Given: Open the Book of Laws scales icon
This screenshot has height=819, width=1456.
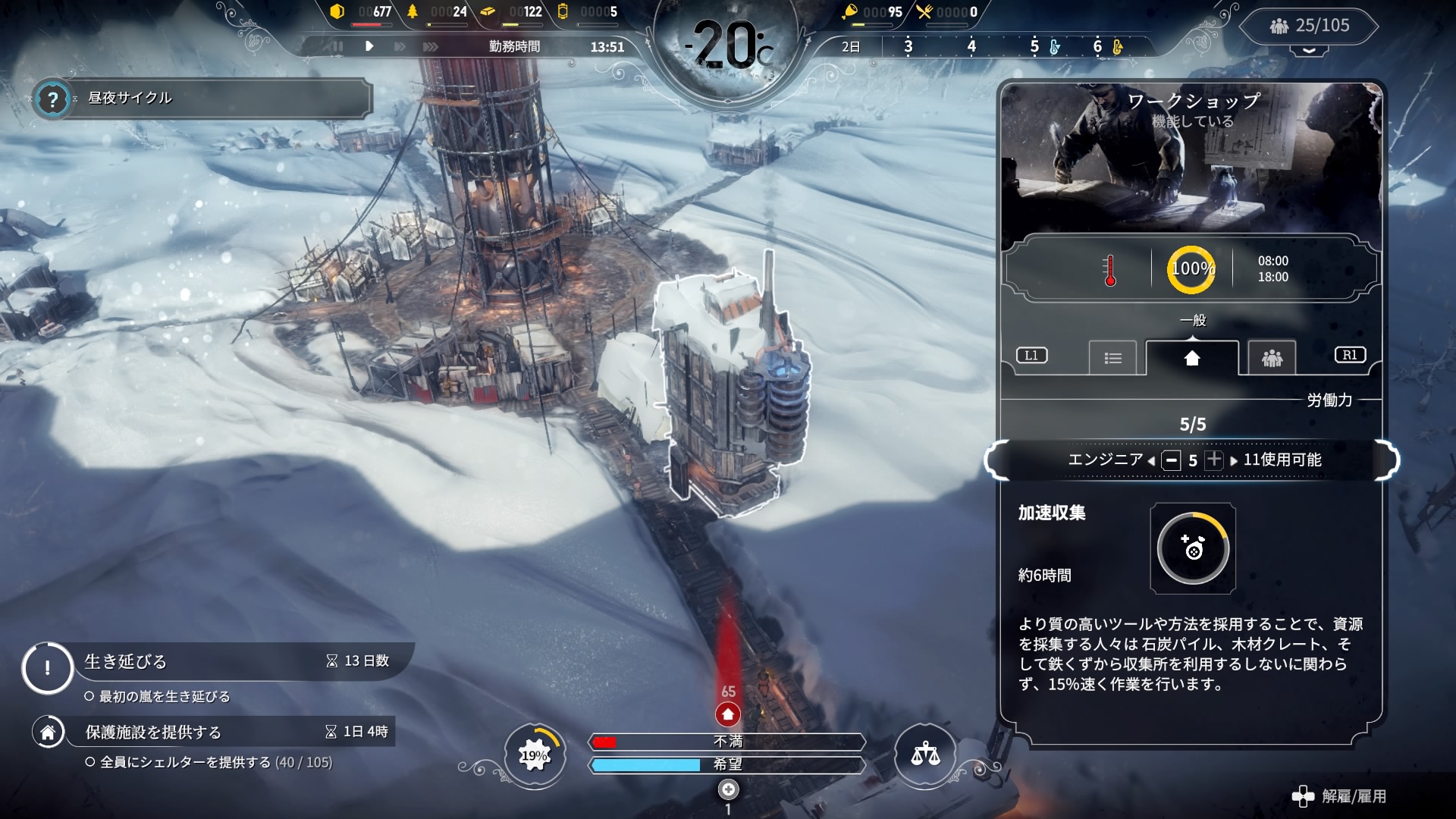Looking at the screenshot, I should tap(925, 754).
